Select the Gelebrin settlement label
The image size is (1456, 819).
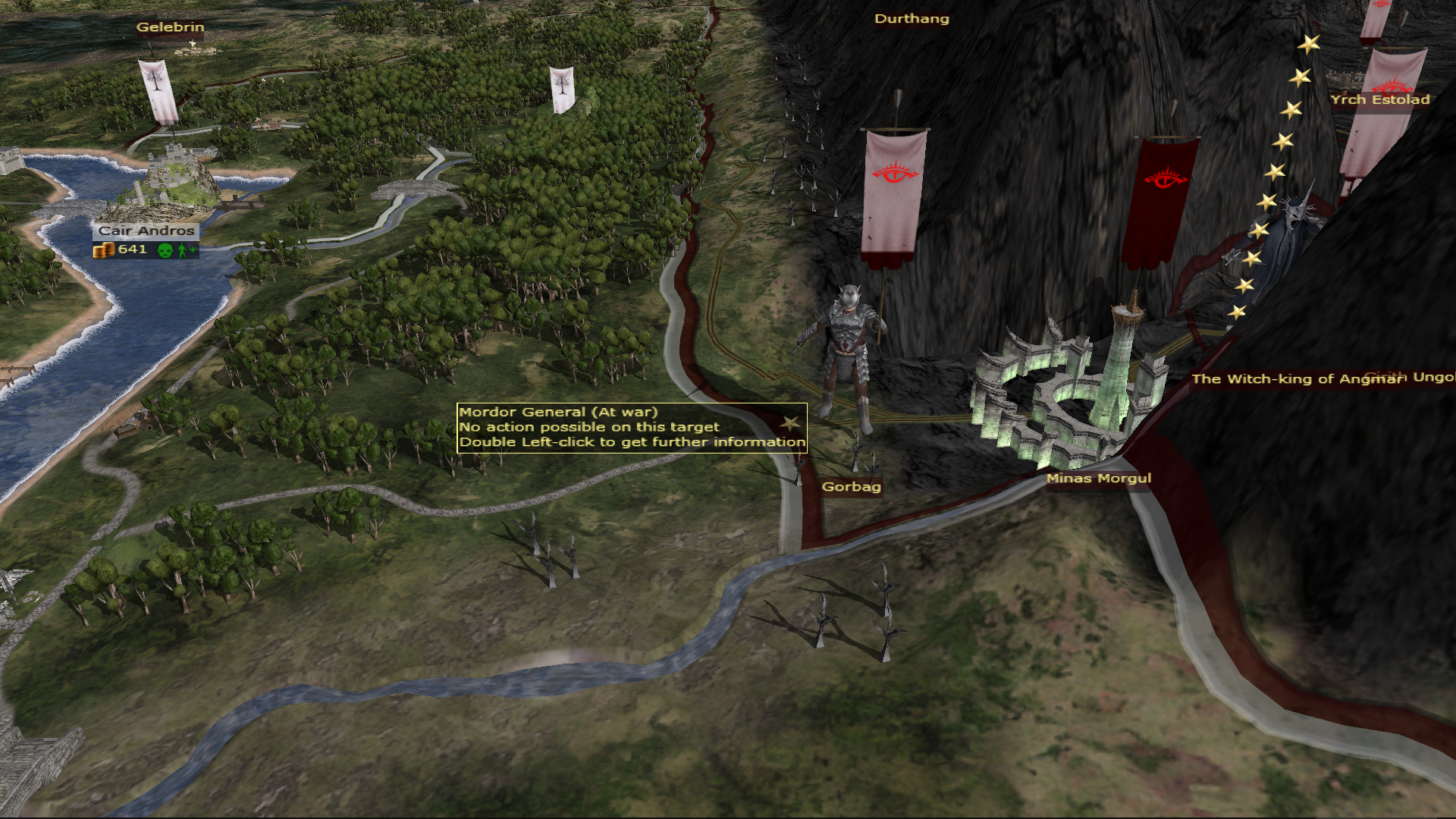click(170, 27)
